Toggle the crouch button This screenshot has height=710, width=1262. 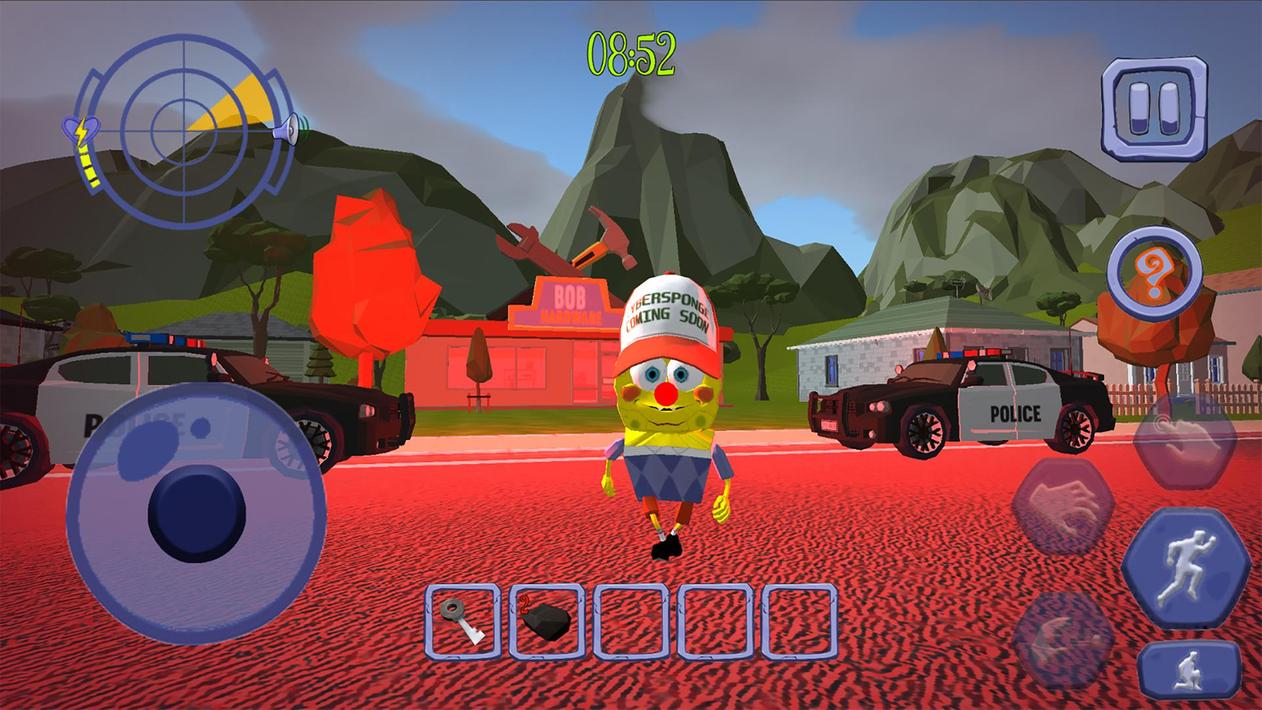pos(1189,670)
